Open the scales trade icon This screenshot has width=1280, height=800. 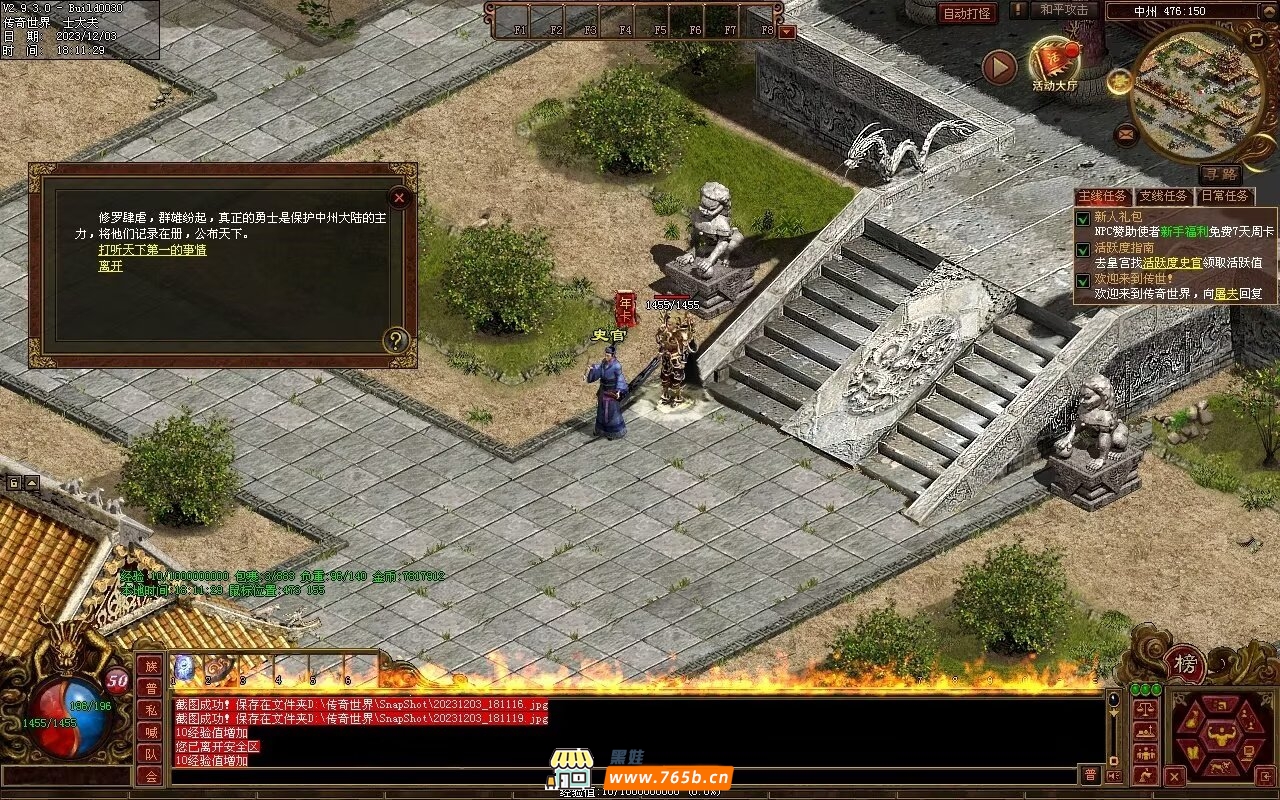click(x=1146, y=709)
